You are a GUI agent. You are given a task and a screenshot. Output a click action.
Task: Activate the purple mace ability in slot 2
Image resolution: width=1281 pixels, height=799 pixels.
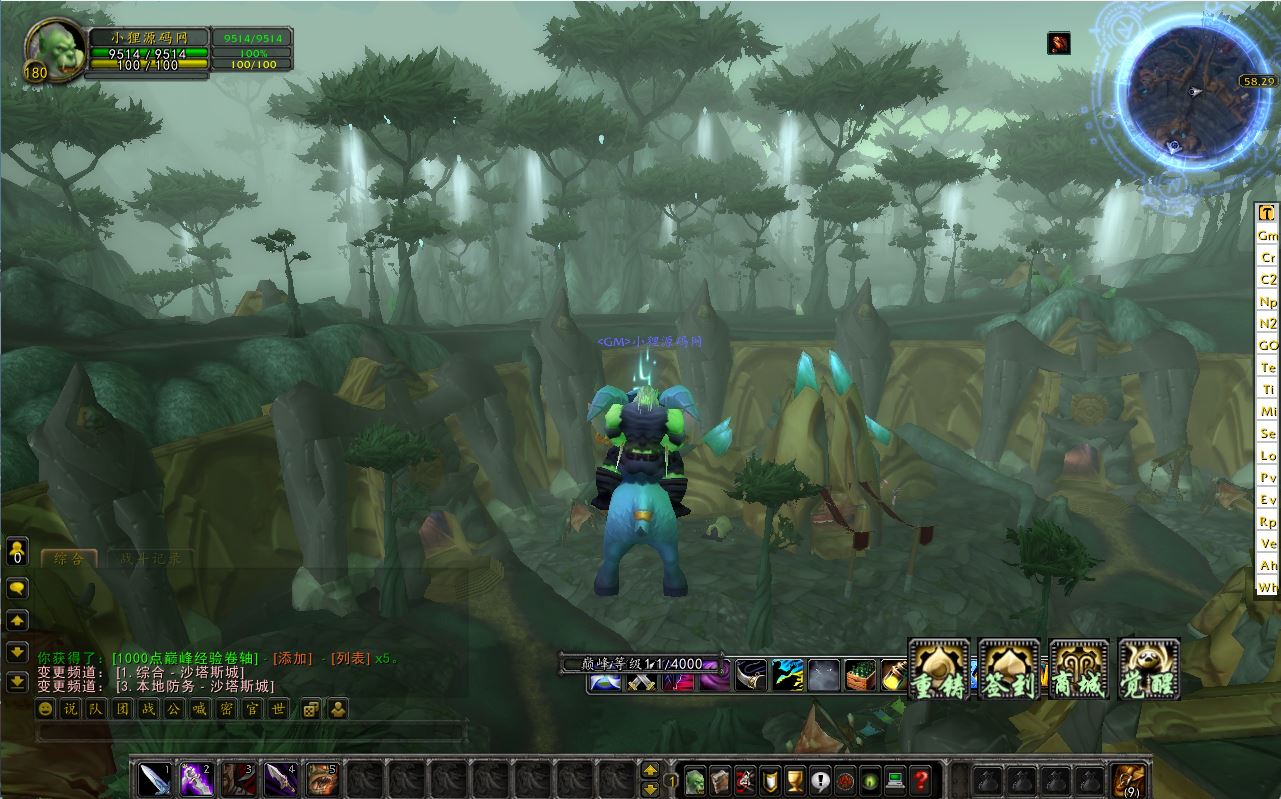point(196,778)
